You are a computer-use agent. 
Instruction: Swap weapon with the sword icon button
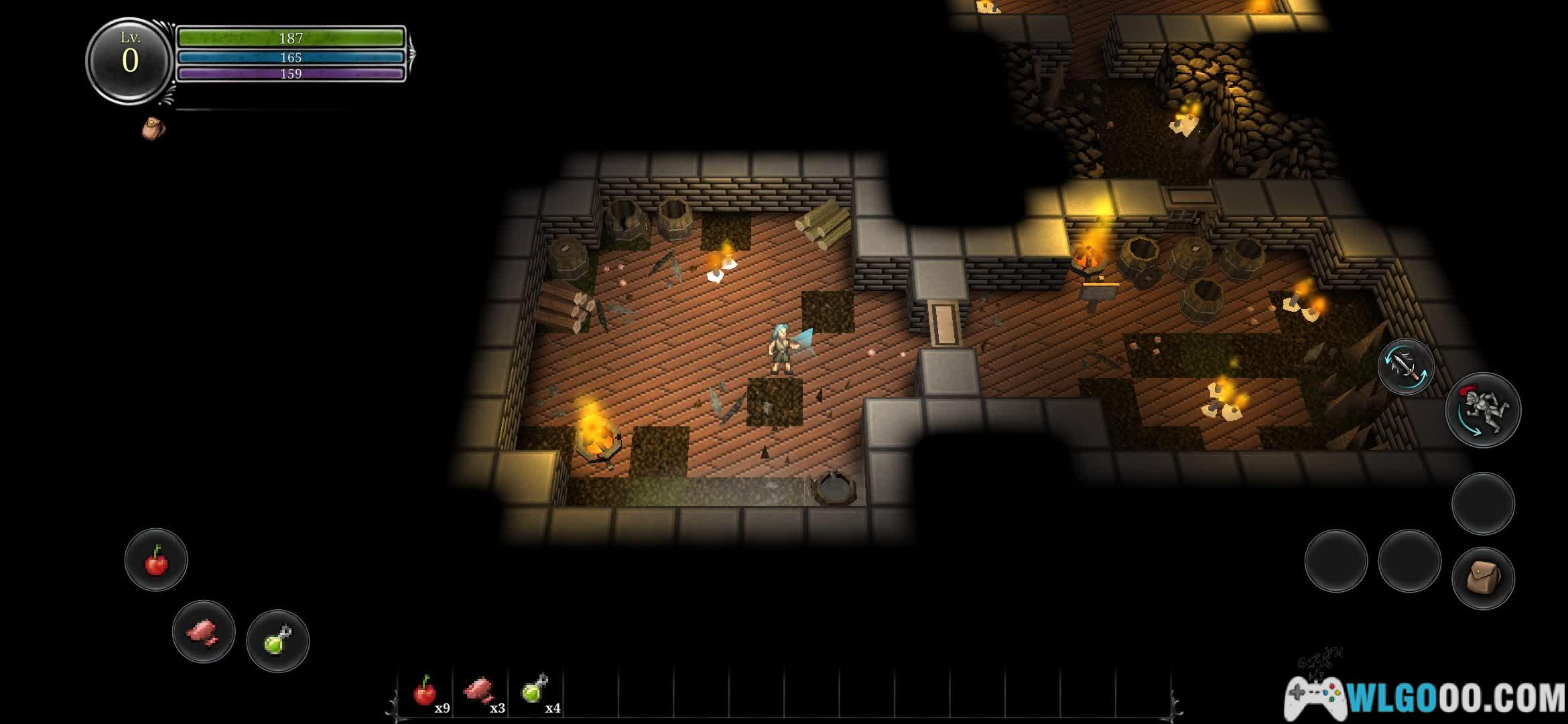click(x=1405, y=367)
